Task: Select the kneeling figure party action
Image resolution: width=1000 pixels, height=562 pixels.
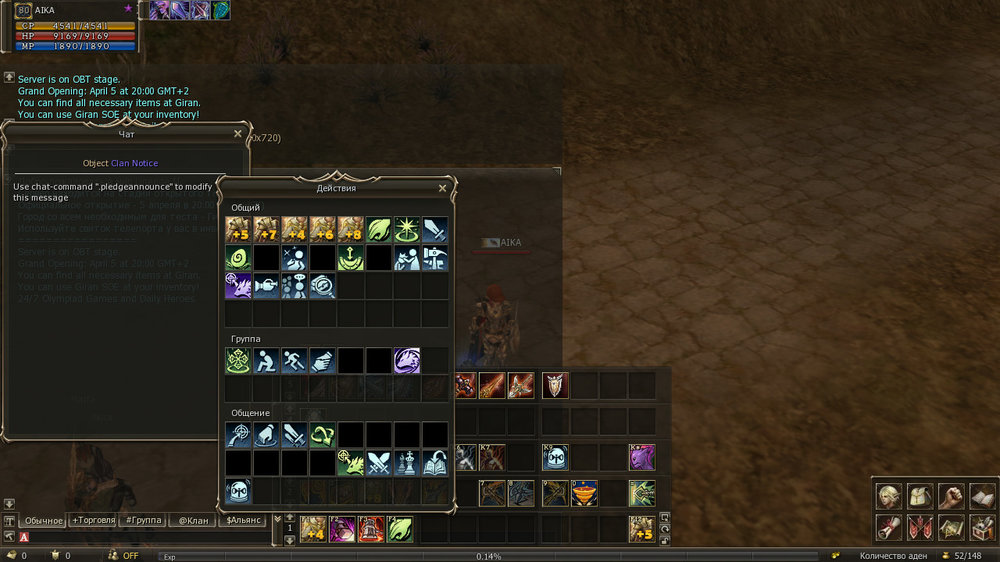Action: point(266,361)
